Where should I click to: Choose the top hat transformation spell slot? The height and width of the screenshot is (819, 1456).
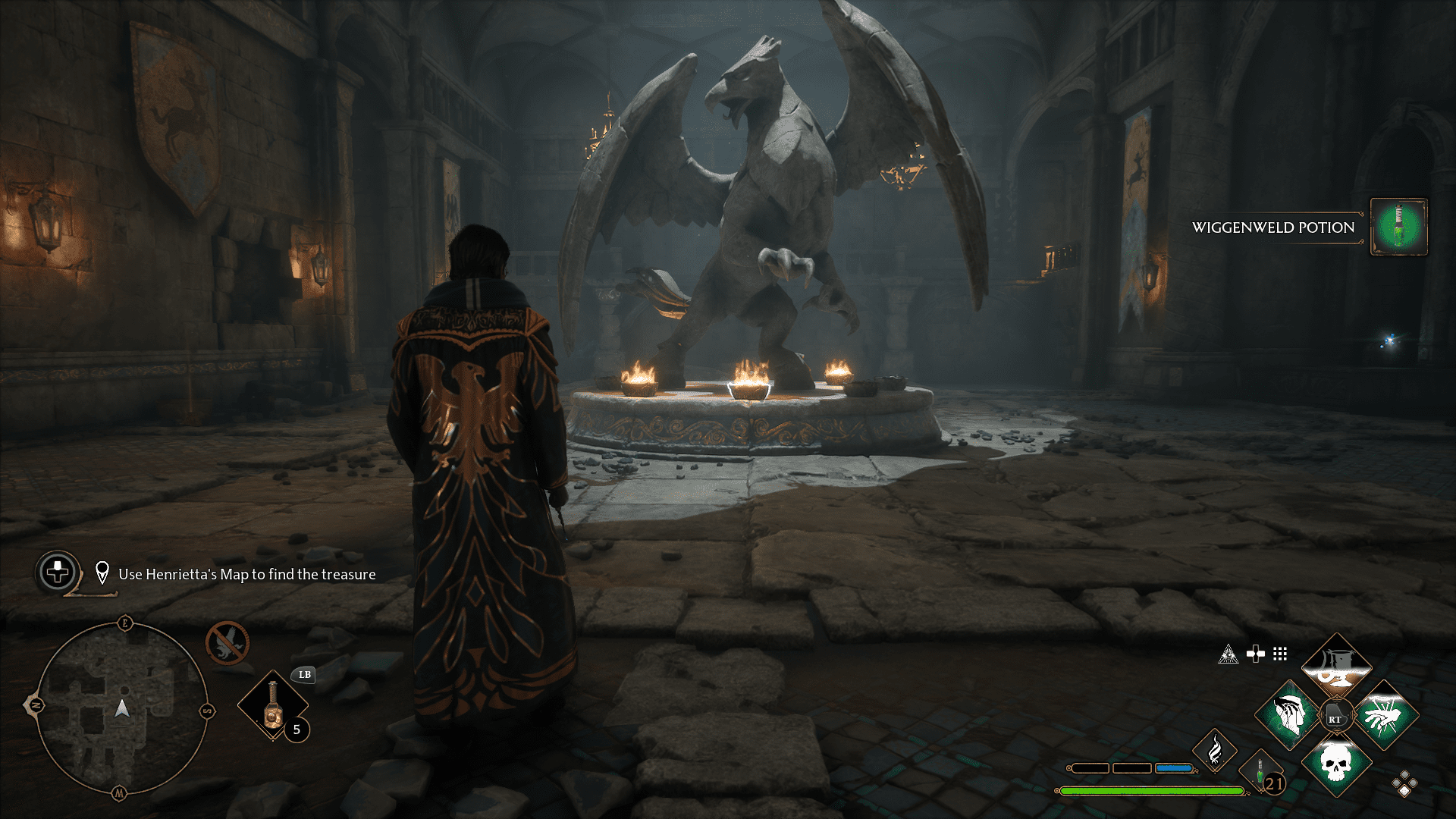pos(1336,665)
